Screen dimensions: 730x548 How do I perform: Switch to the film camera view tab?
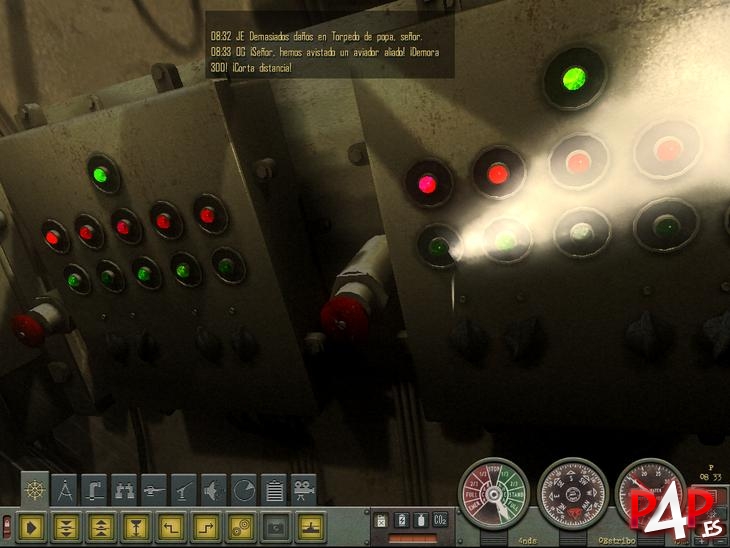(304, 489)
